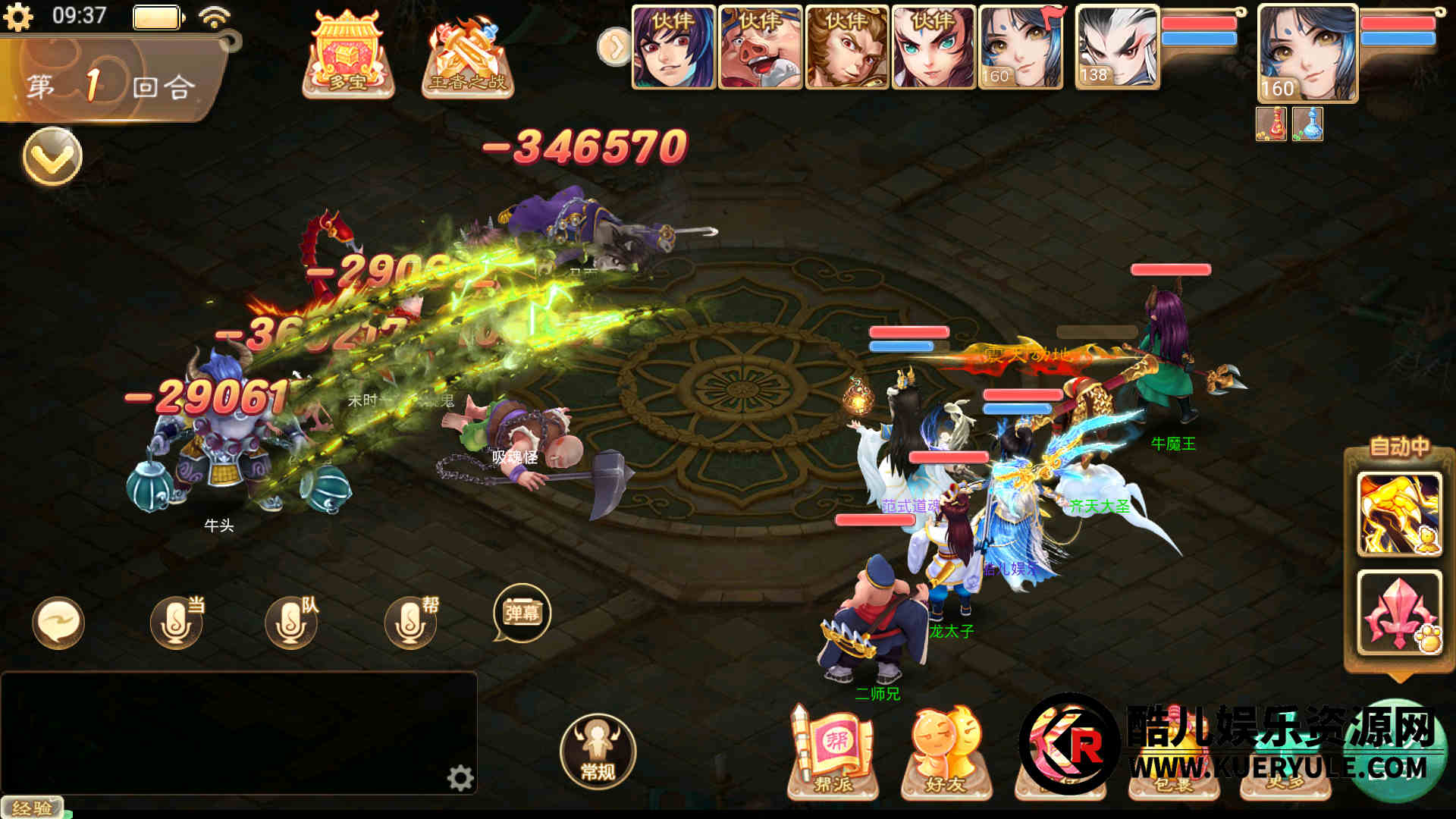
Task: Select the monkey king companion portrait
Action: pos(846,48)
